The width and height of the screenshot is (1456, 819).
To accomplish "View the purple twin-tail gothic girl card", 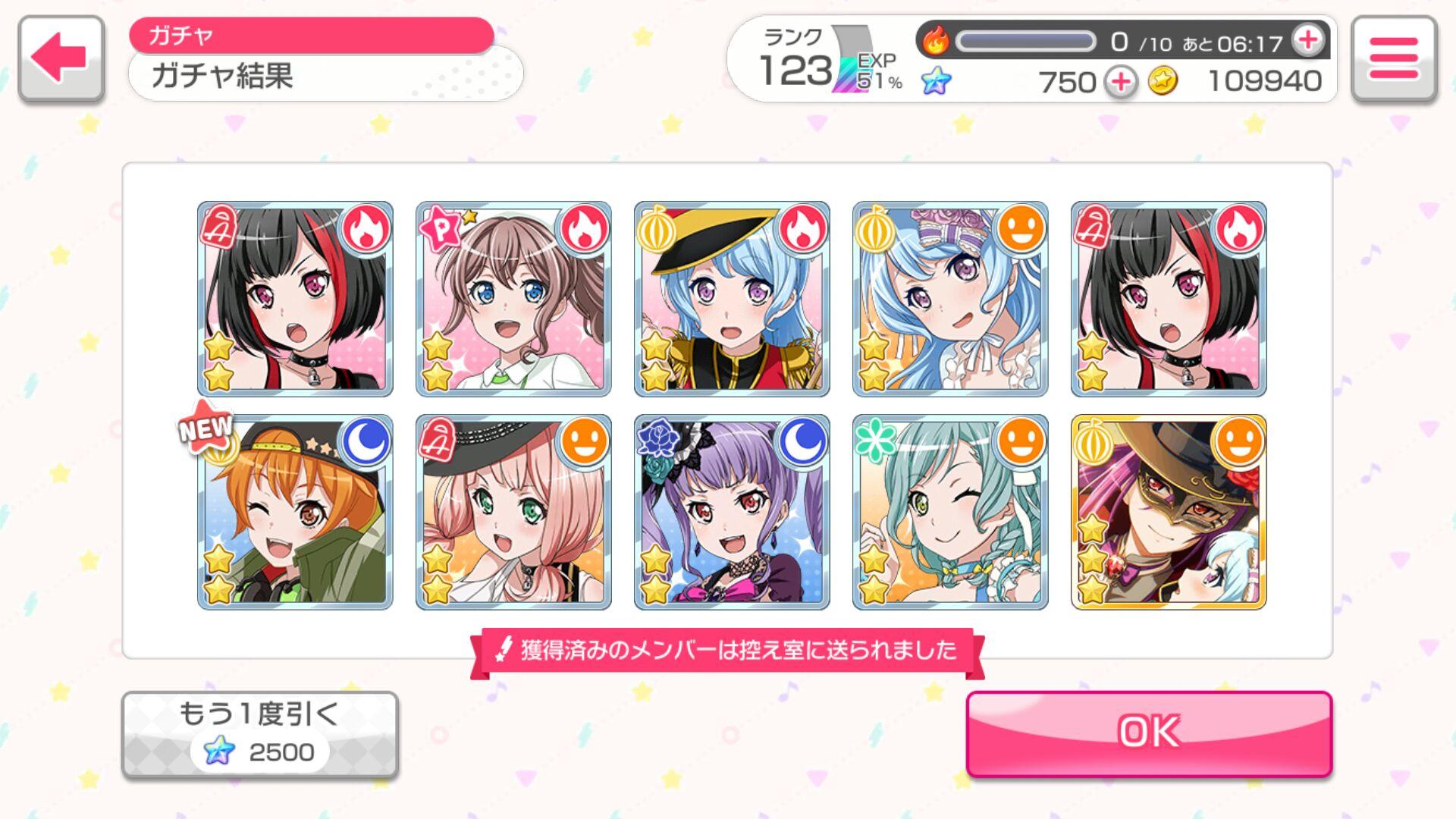I will tap(732, 512).
